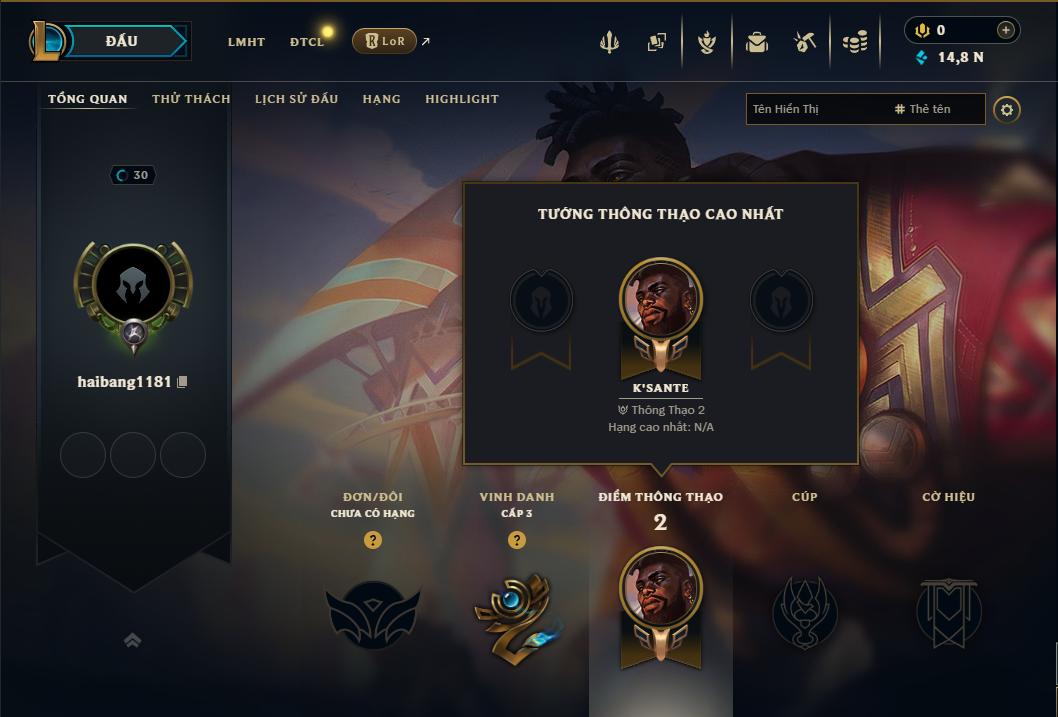Show the HIGHLIGHT tab

pyautogui.click(x=461, y=99)
